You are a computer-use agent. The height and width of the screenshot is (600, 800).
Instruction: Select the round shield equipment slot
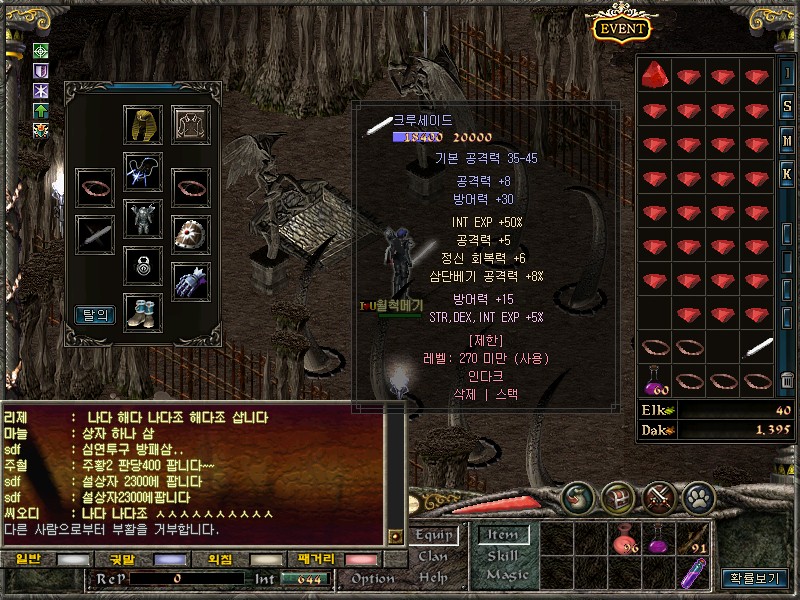[x=190, y=233]
